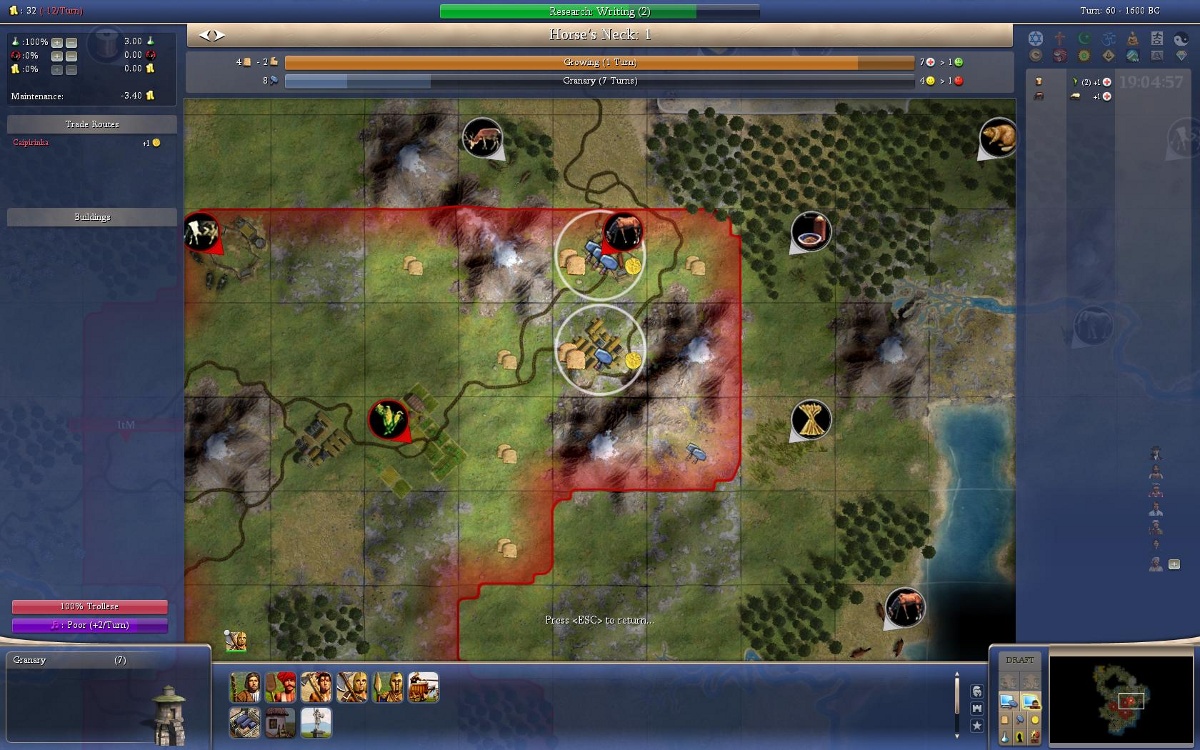Select the Worker unit with red turban
Screen dimensions: 1200x750
click(281, 687)
